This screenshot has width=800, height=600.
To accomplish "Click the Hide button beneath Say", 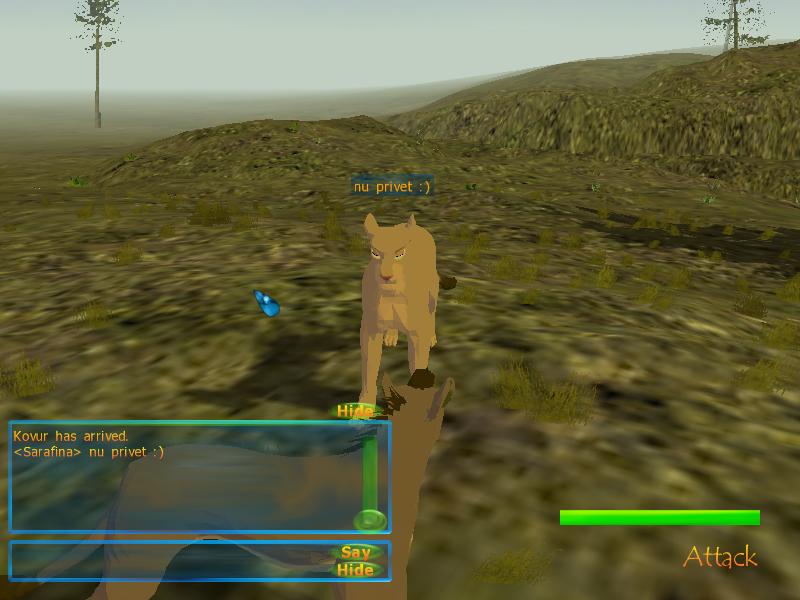I will pyautogui.click(x=356, y=570).
